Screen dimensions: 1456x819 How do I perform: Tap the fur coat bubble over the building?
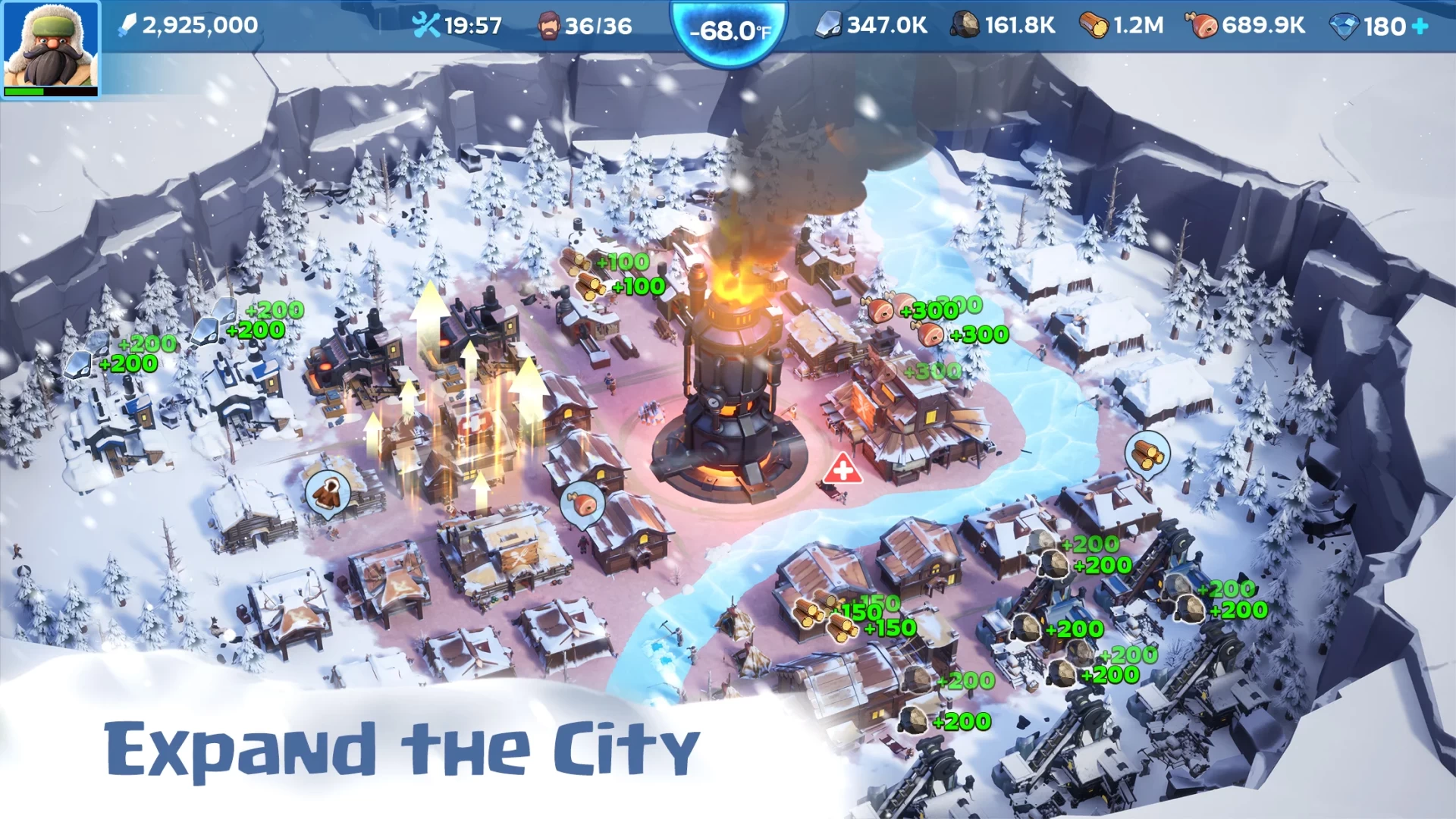[328, 493]
